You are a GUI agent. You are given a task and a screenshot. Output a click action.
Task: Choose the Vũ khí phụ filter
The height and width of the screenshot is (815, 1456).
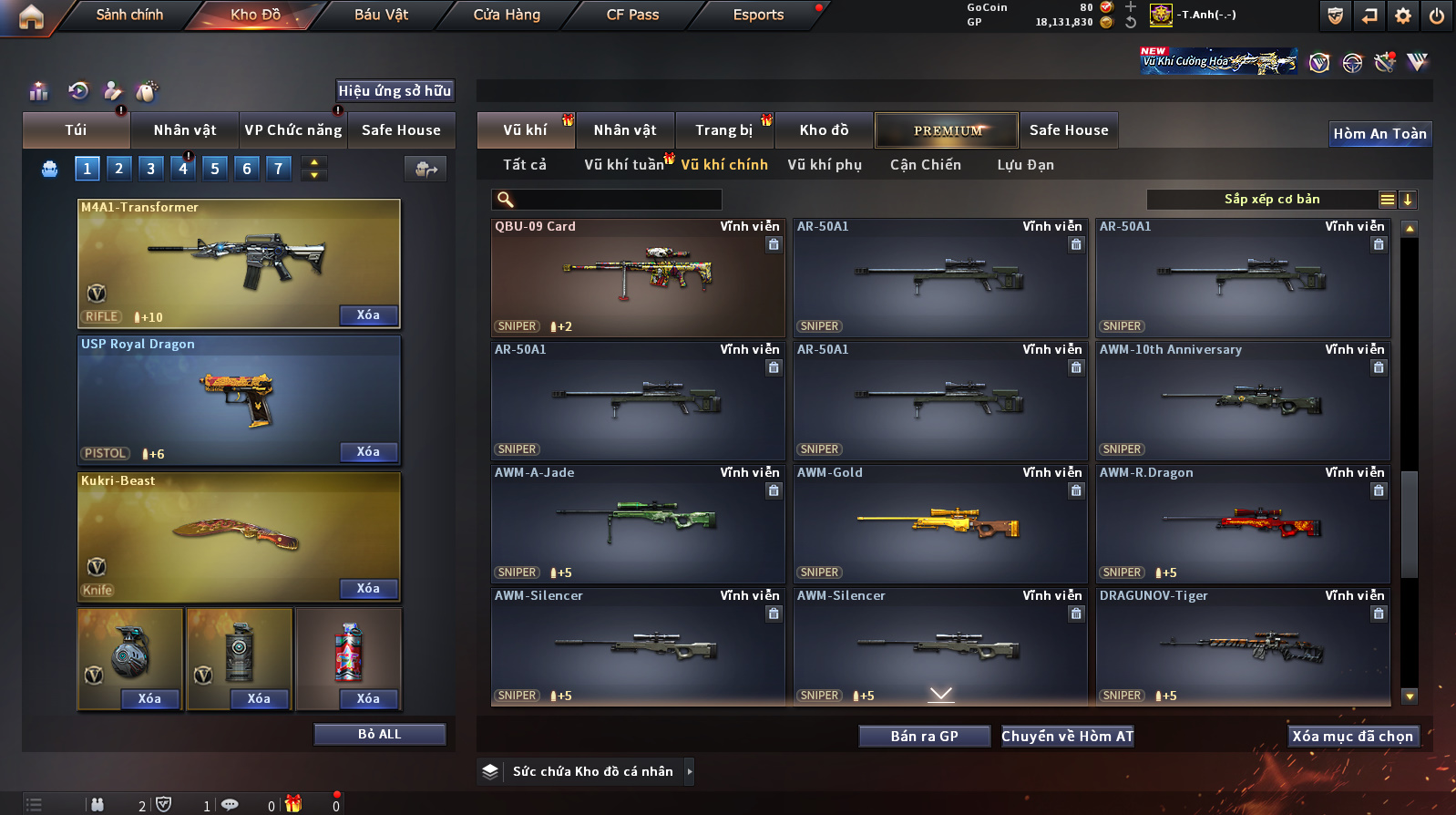click(x=825, y=165)
